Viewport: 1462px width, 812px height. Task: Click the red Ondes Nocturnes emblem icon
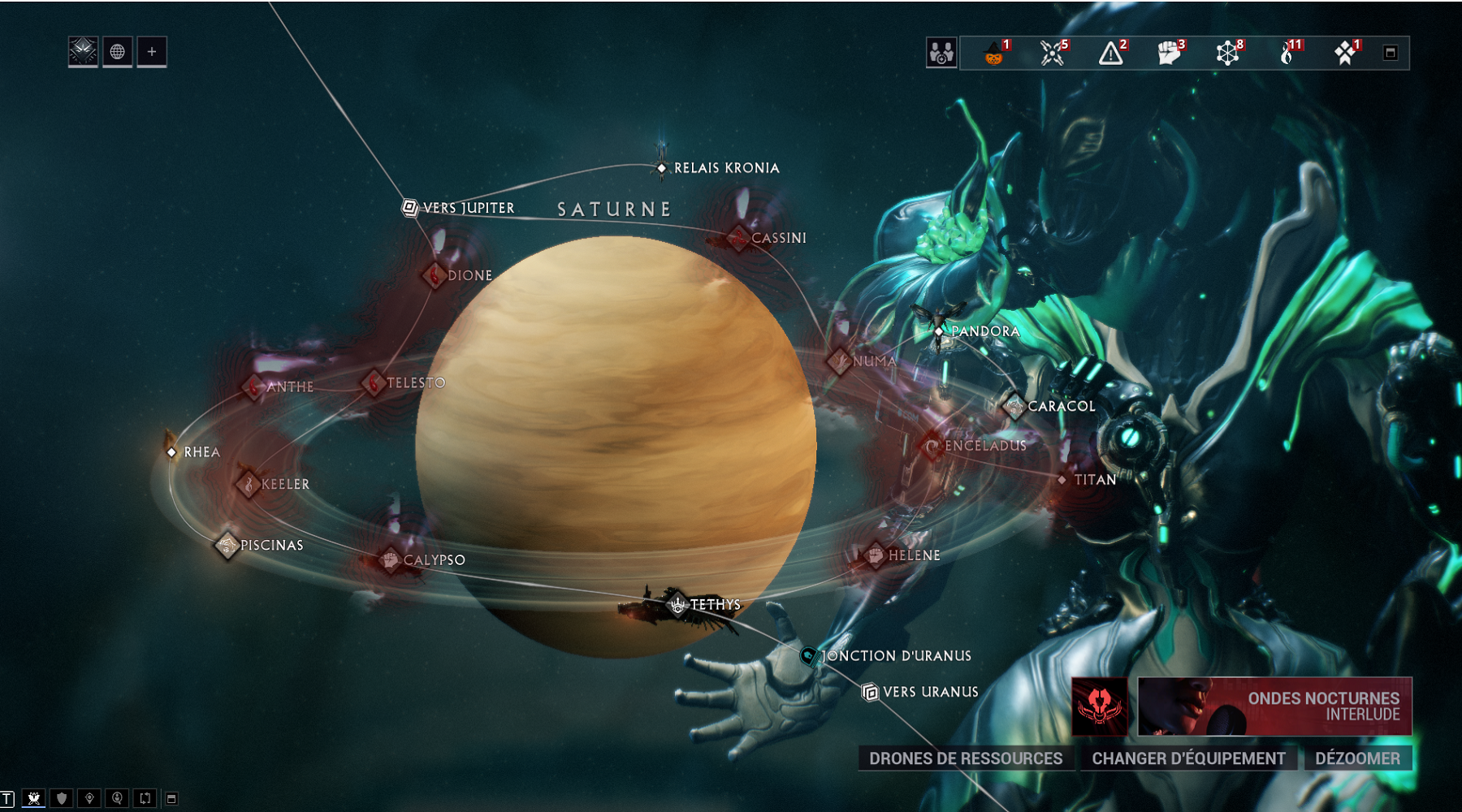[1100, 706]
